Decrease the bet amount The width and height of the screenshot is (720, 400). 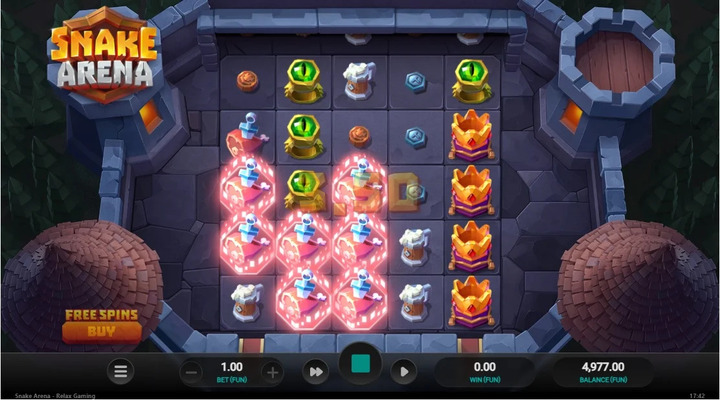pos(192,372)
